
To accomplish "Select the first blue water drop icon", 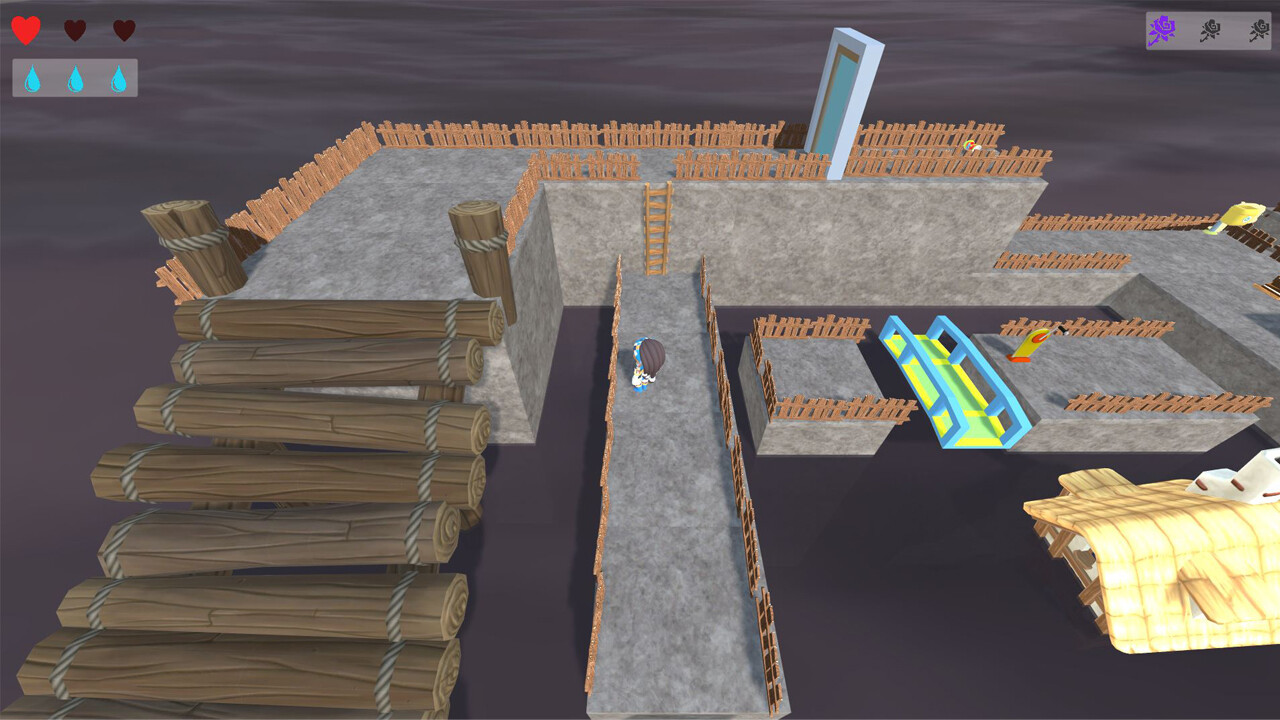I will (x=34, y=77).
